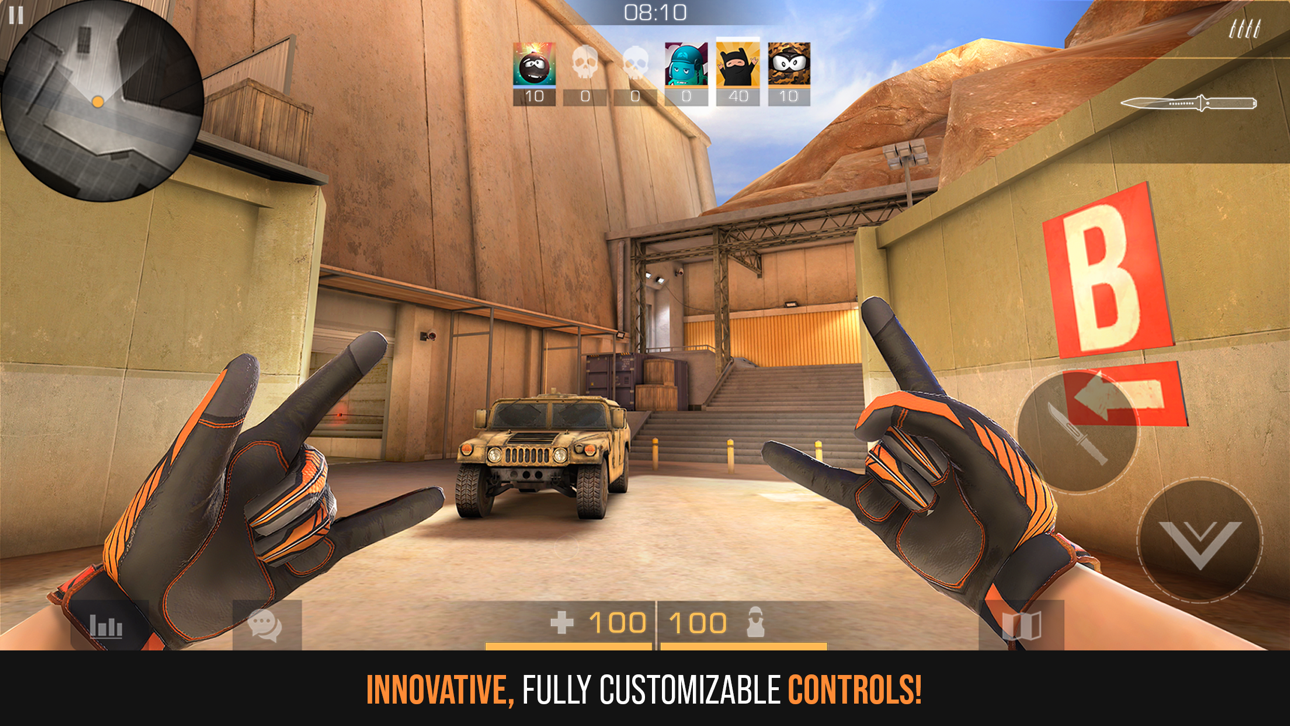This screenshot has height=726, width=1290.
Task: Open the scoreboard bar chart icon
Action: click(x=106, y=625)
